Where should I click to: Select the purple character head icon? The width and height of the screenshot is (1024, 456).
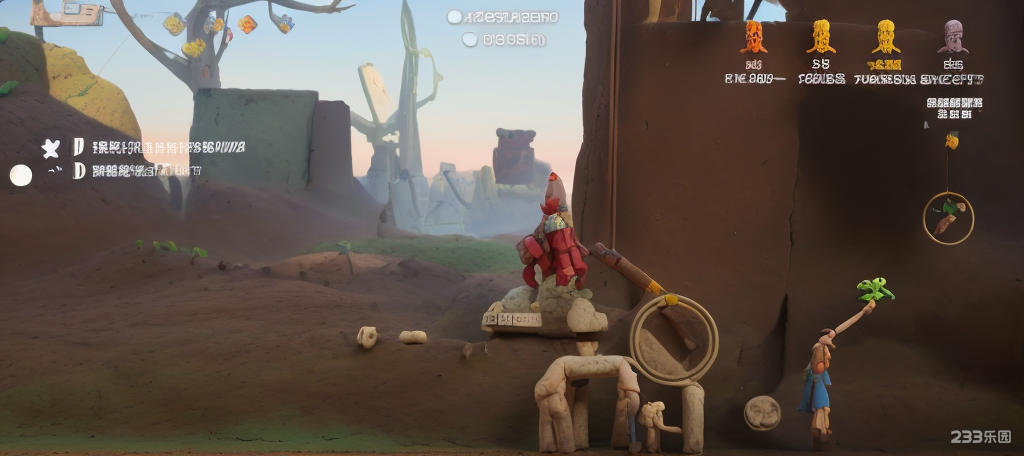952,37
